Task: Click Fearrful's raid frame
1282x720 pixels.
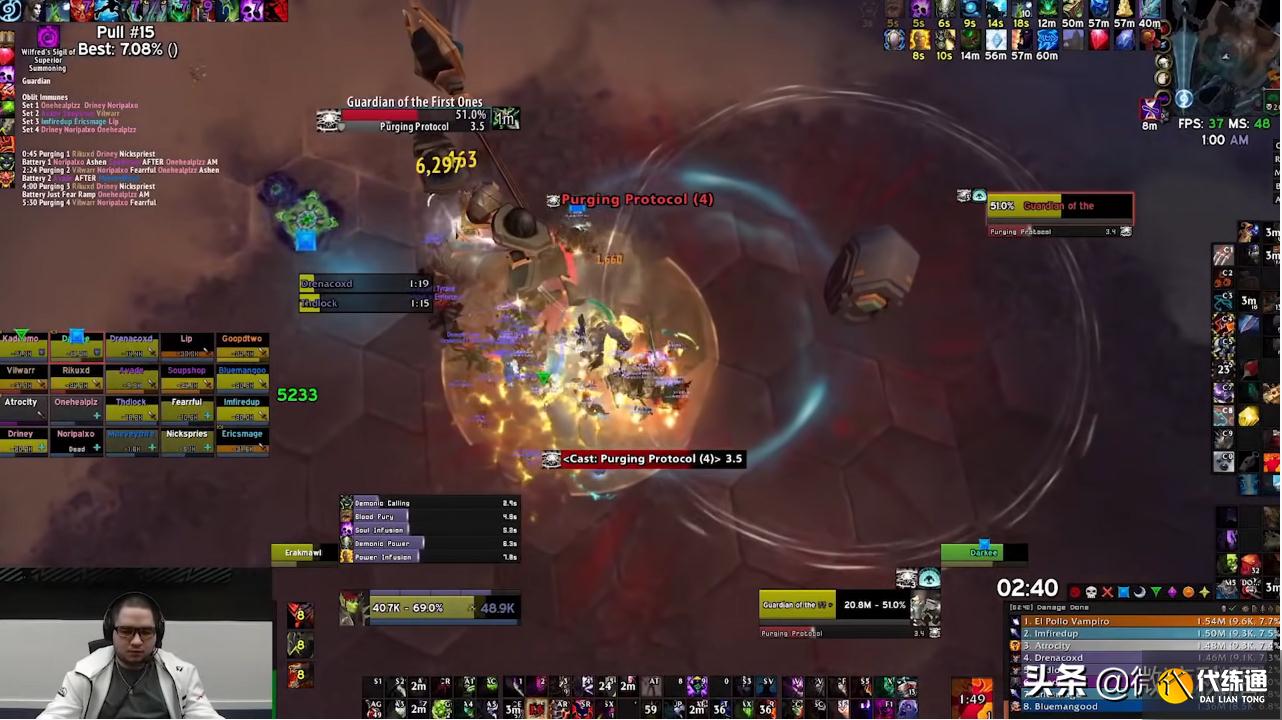Action: 186,409
